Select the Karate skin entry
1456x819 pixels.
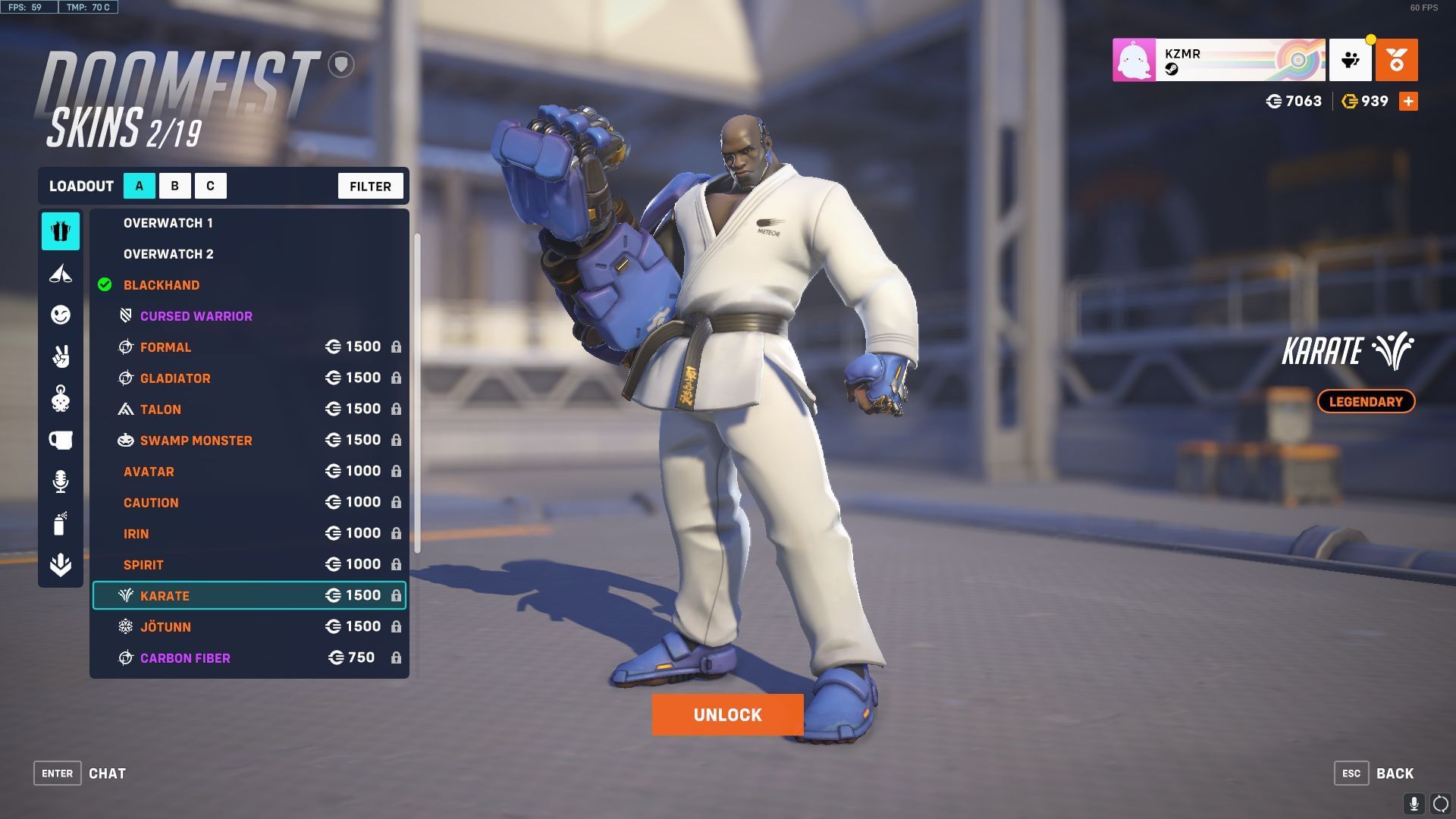[164, 595]
